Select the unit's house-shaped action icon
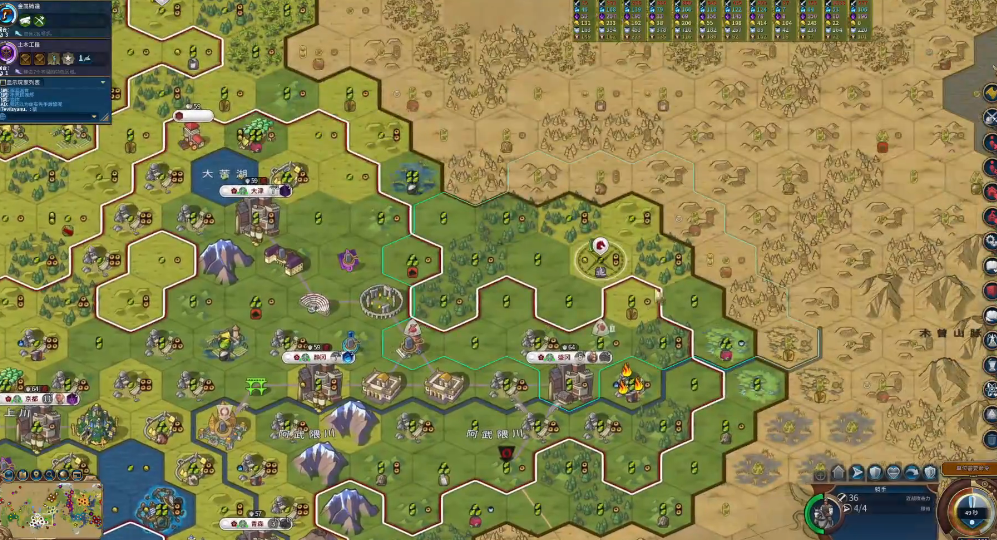The height and width of the screenshot is (540, 997). [839, 472]
